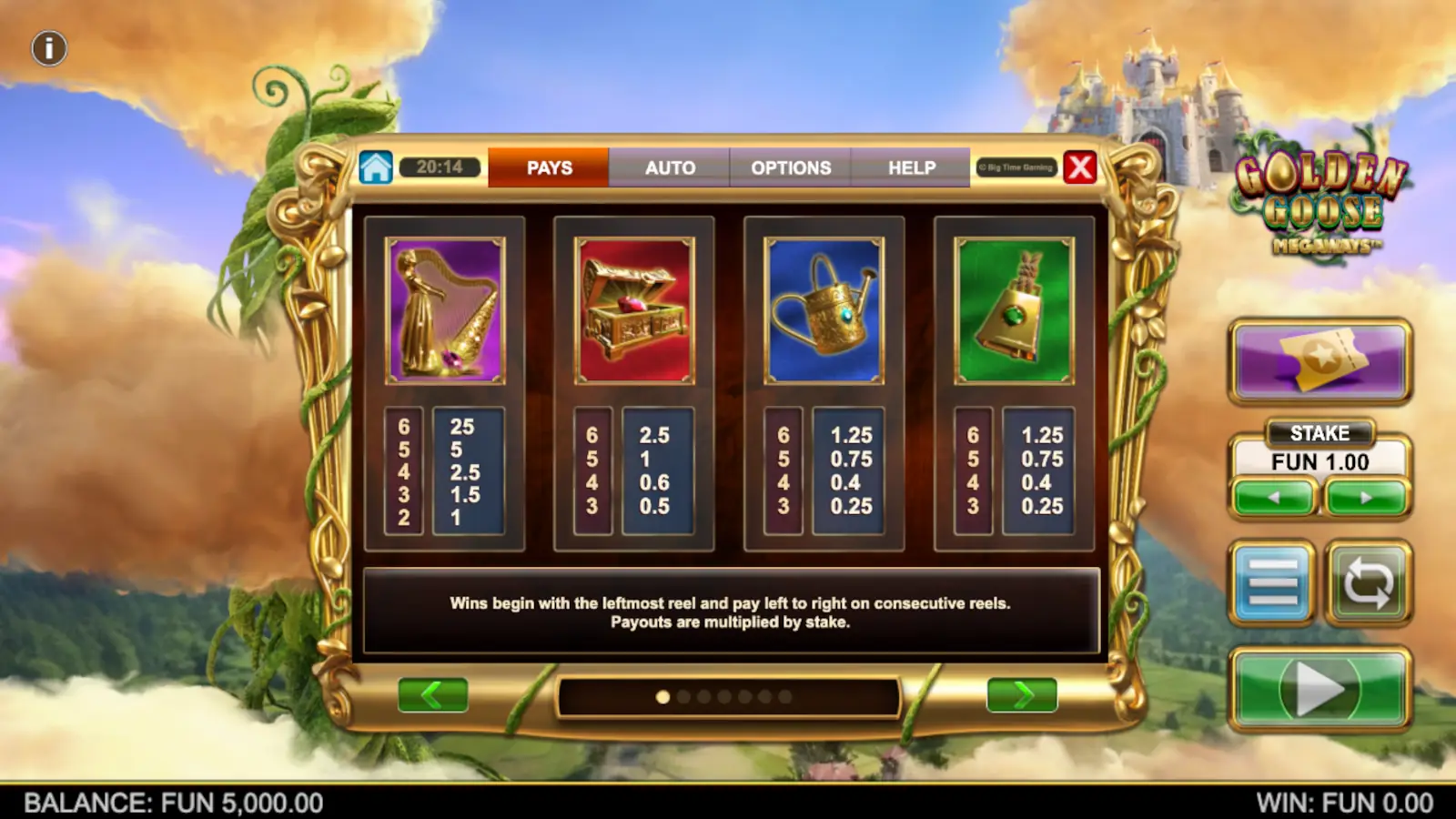Open the hamburger menu panel

click(x=1274, y=582)
